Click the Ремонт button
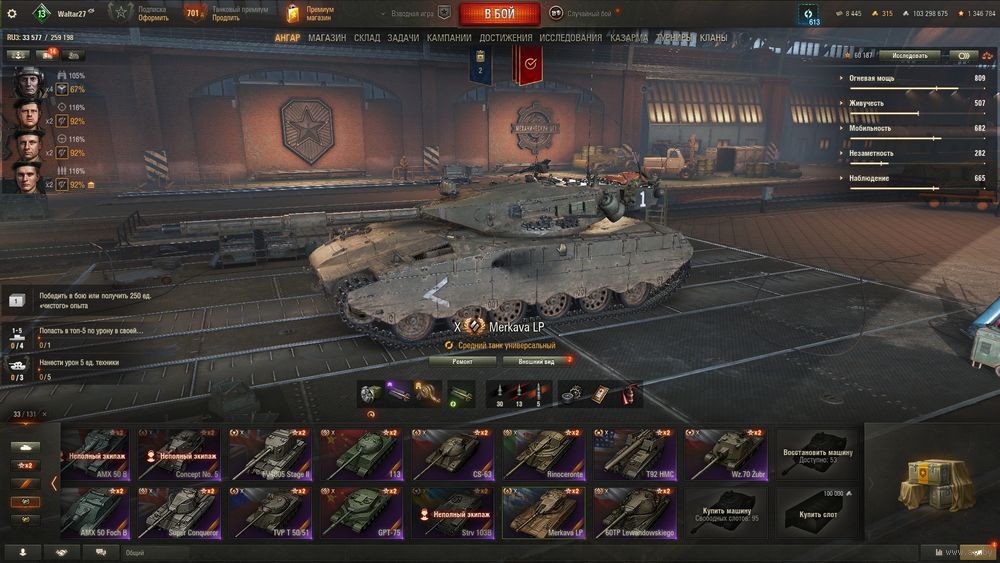The image size is (1000, 563). point(462,361)
